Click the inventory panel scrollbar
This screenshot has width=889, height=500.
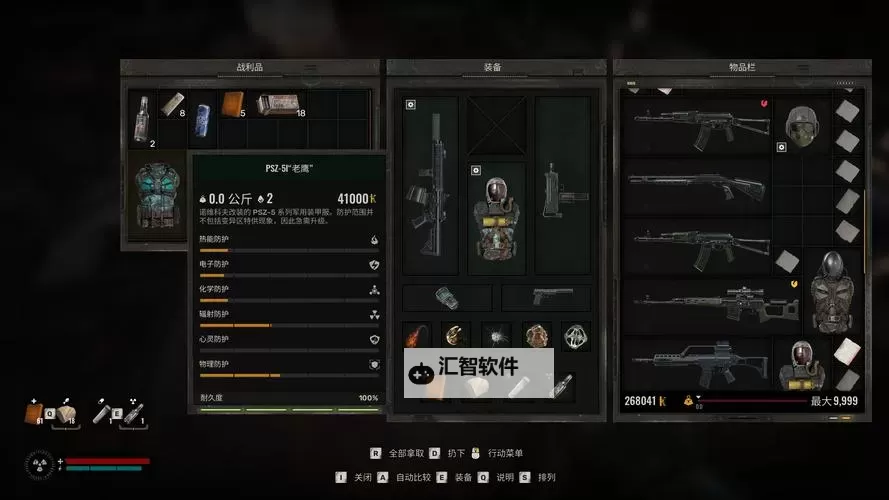[x=865, y=230]
